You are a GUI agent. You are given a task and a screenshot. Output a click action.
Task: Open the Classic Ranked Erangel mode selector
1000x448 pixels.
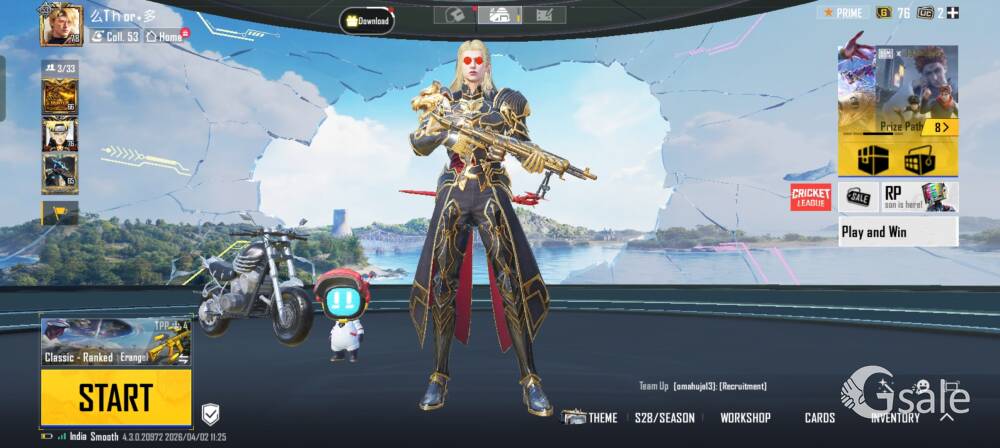(116, 342)
